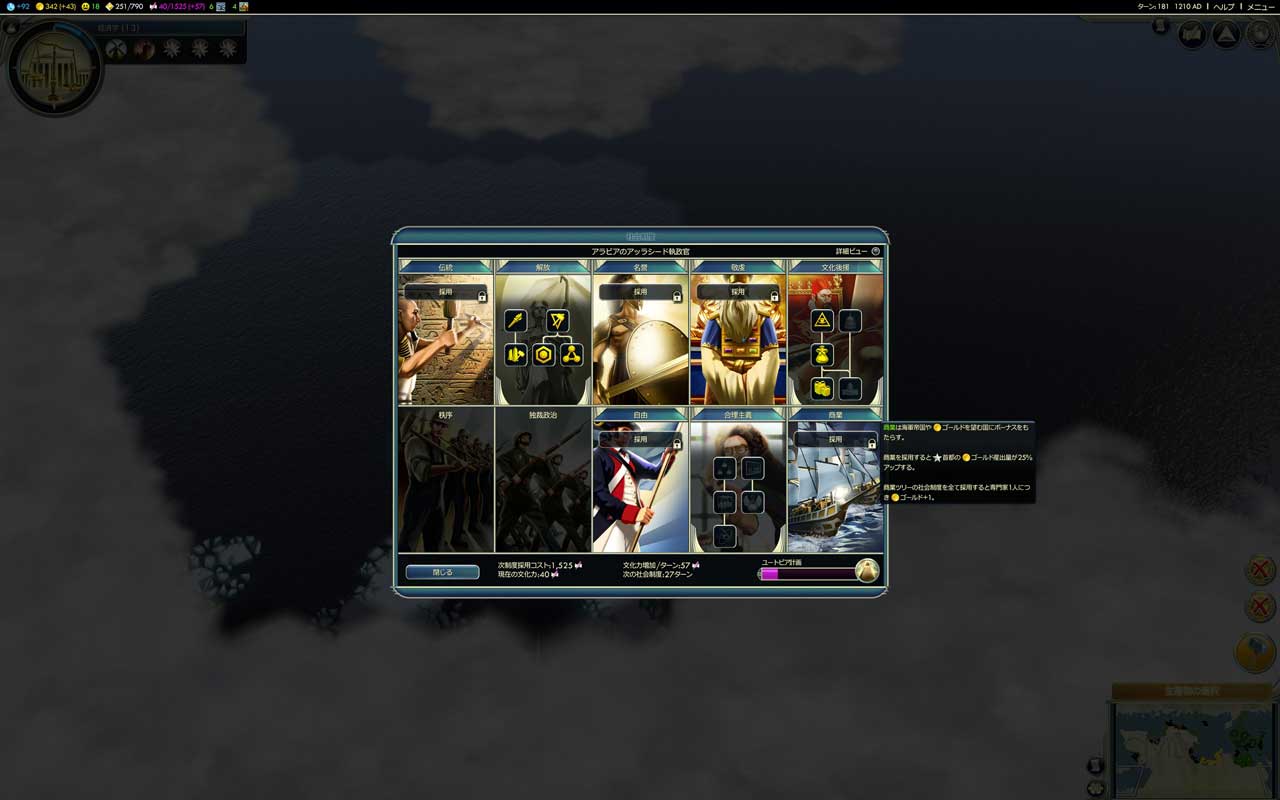The width and height of the screenshot is (1280, 800).
Task: Close the social policies window with 閉じる
Action: click(442, 572)
